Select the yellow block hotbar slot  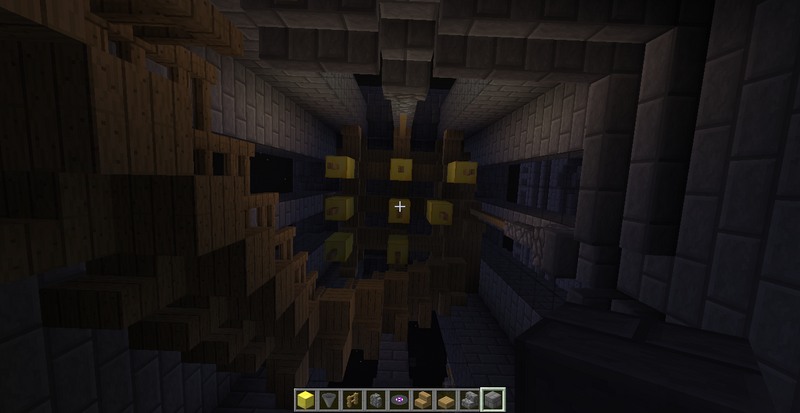[x=306, y=400]
